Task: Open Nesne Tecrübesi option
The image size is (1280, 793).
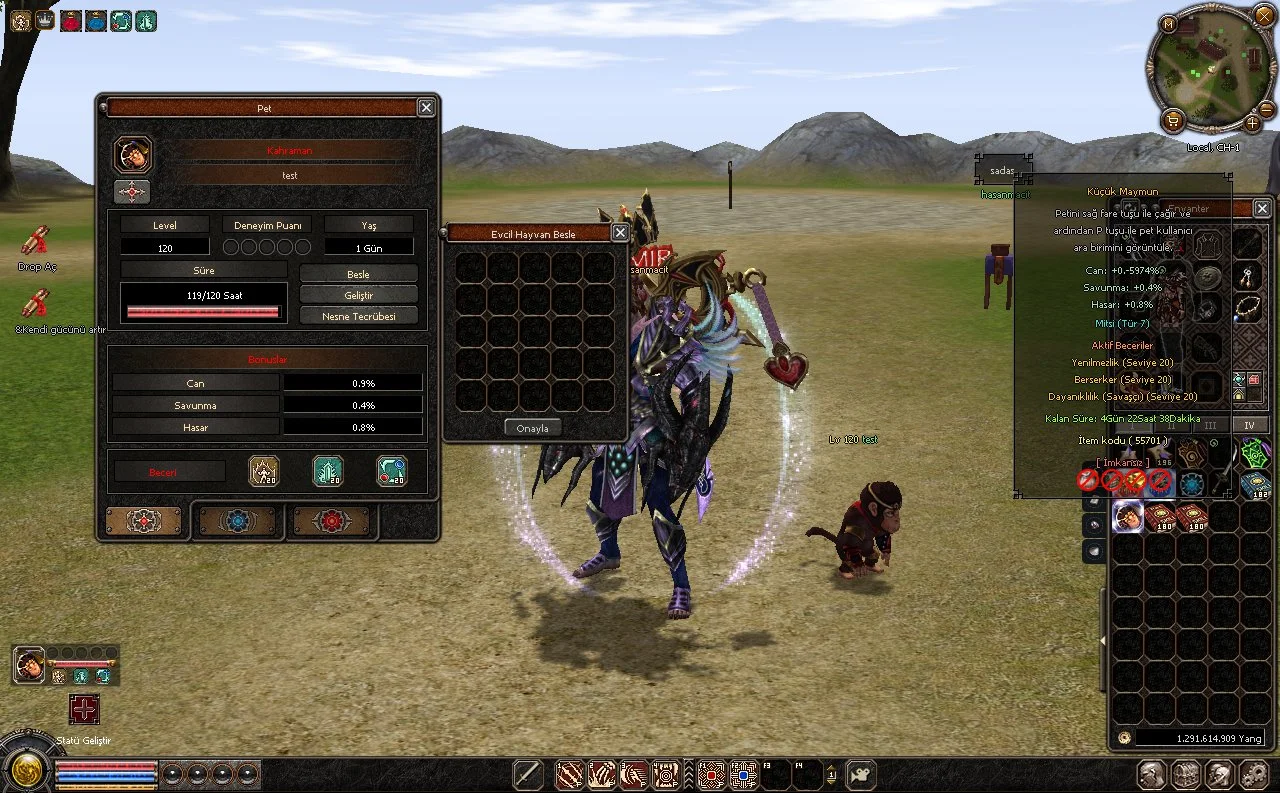Action: tap(359, 316)
